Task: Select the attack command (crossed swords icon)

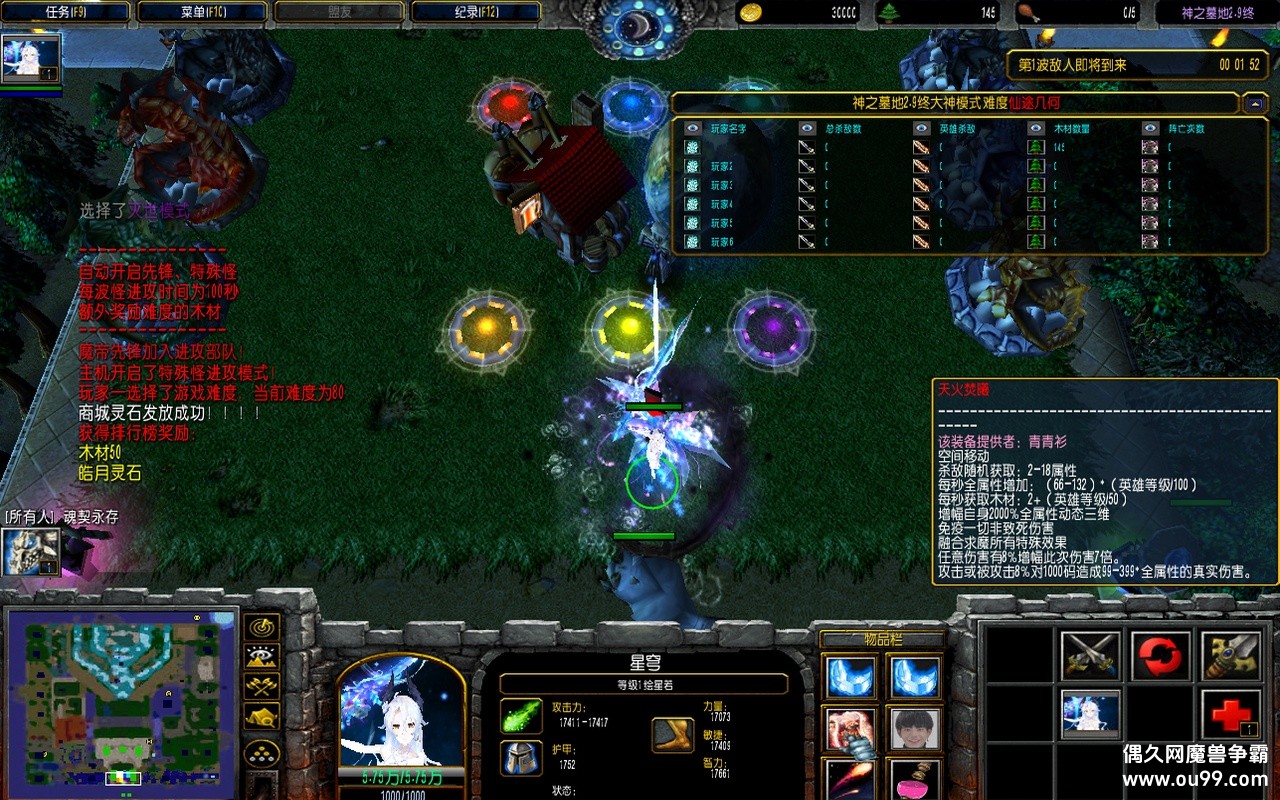Action: pos(1090,658)
